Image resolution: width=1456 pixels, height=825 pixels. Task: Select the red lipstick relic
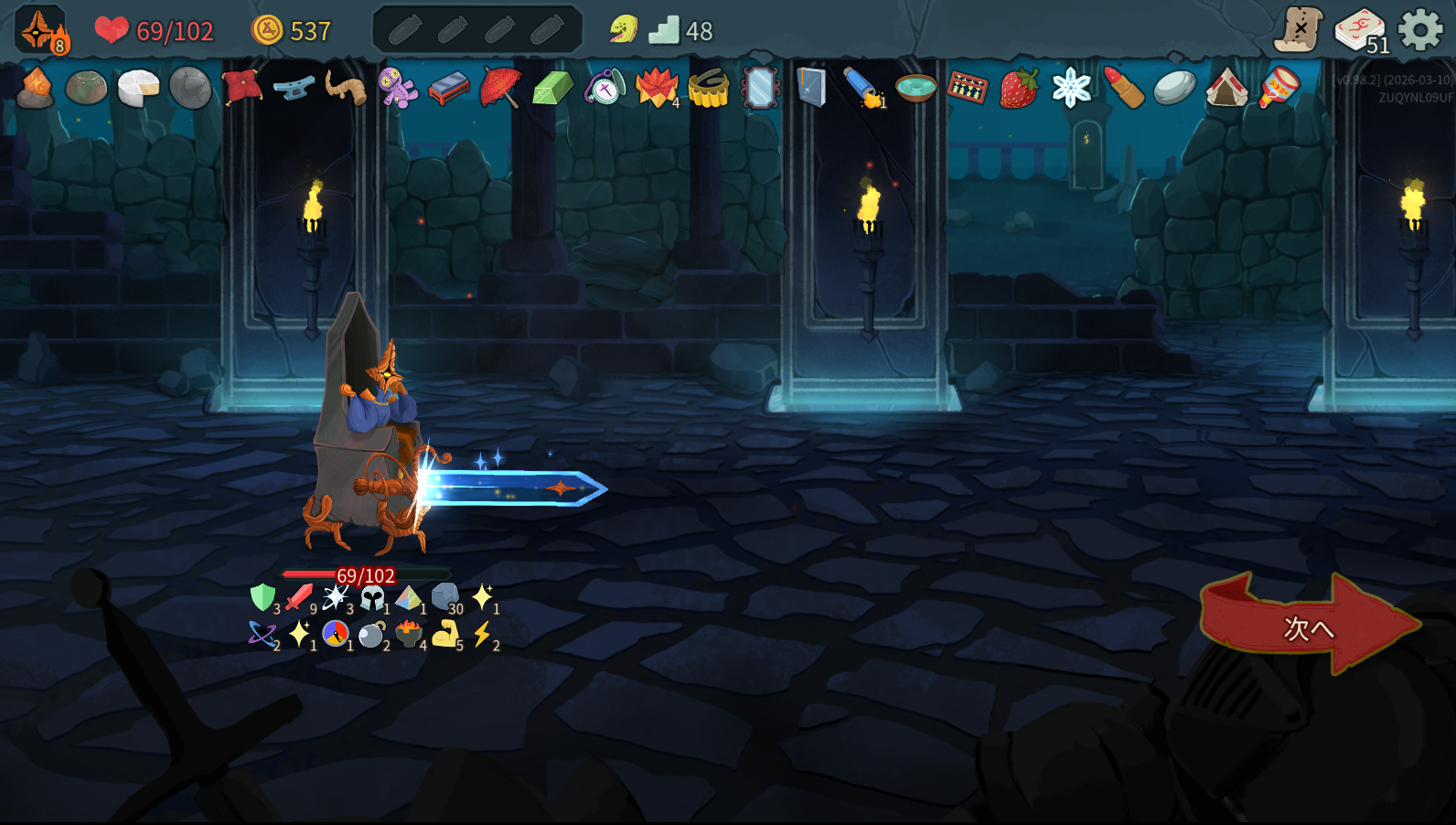coord(1123,89)
